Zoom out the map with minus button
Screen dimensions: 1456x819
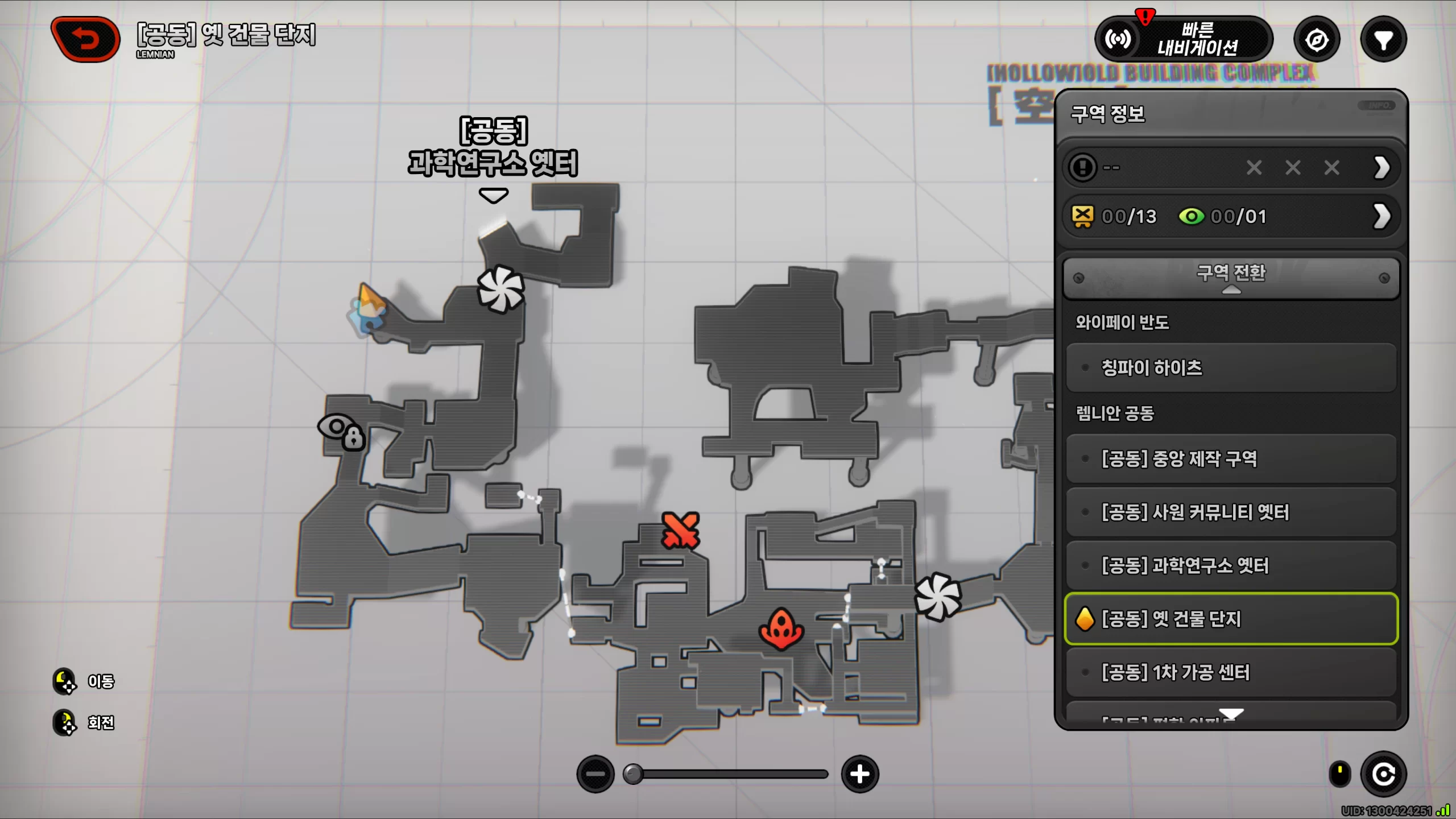(595, 774)
